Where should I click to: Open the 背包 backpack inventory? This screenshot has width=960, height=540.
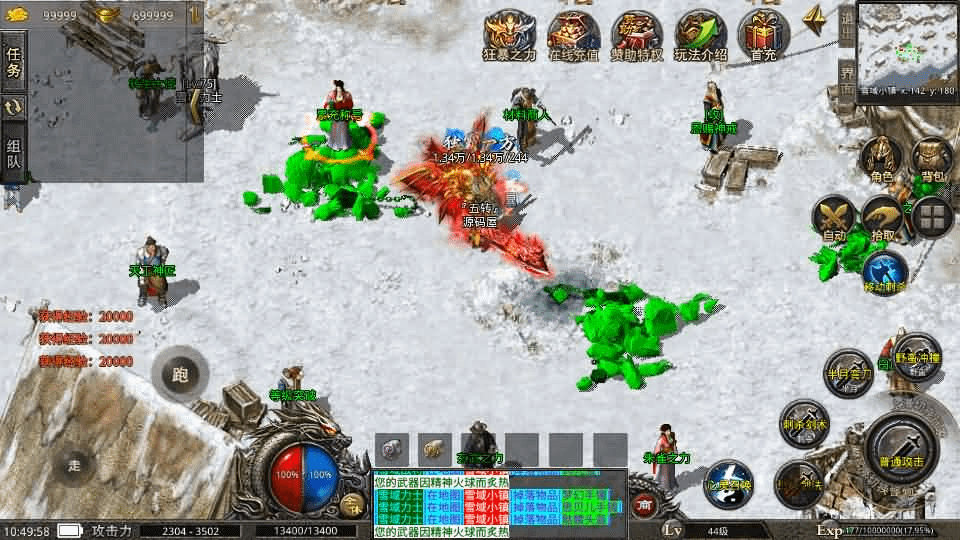(932, 160)
